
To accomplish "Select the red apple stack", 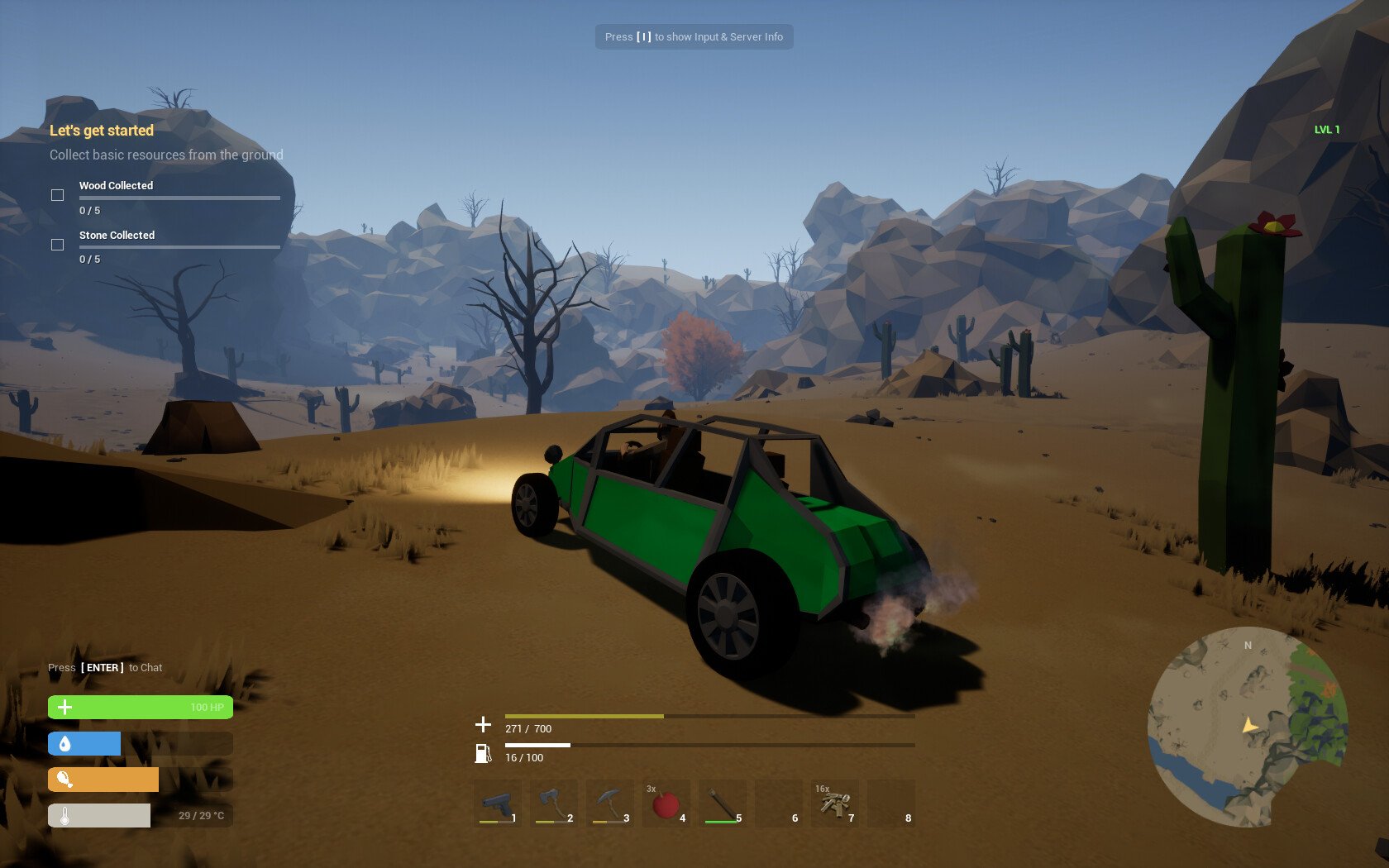I will point(666,804).
